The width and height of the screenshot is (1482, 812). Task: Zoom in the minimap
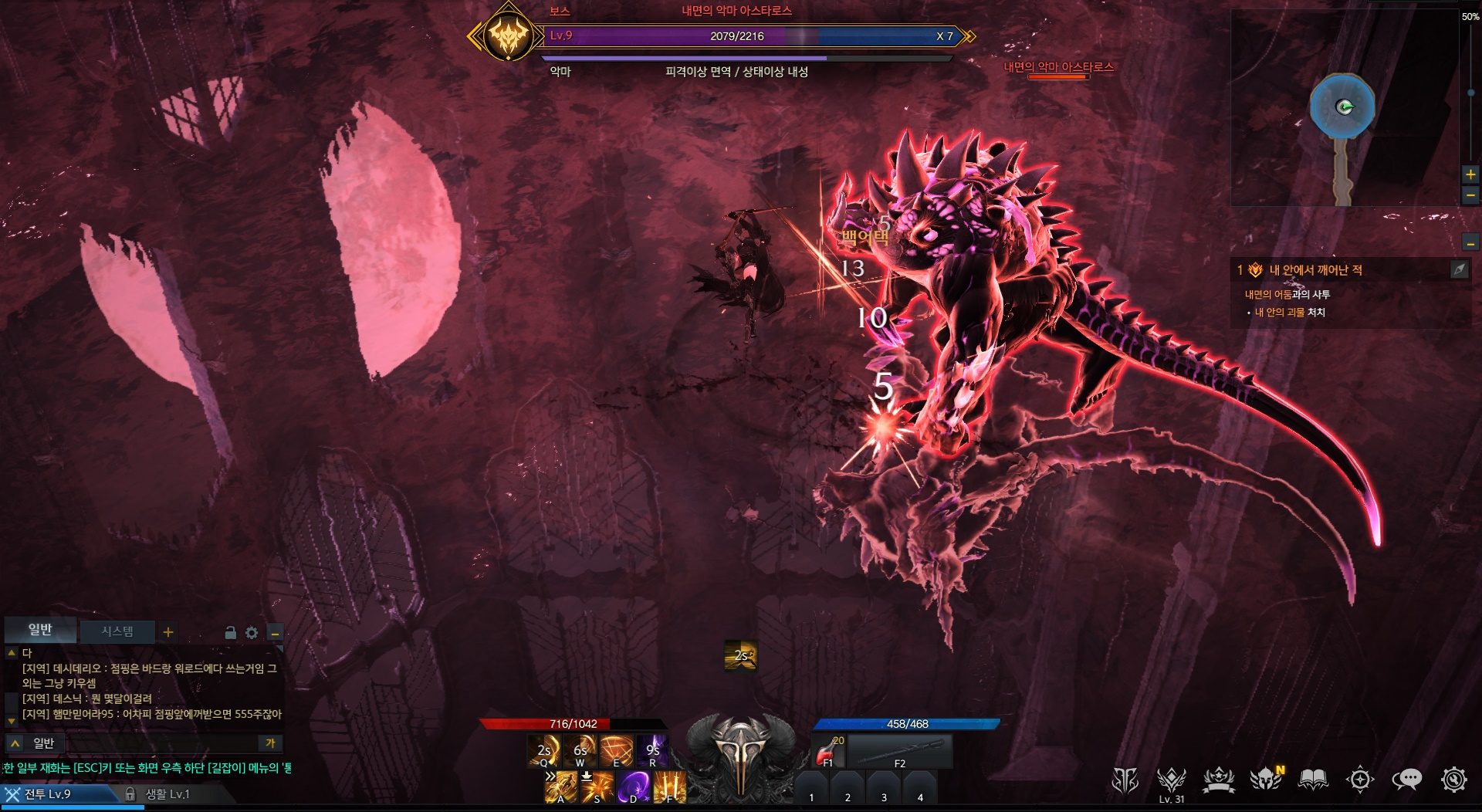pos(1470,174)
